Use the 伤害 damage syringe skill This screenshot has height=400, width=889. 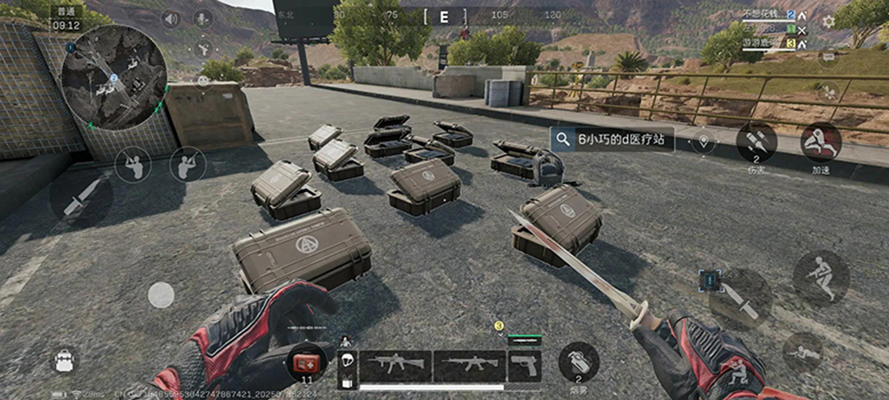(x=757, y=142)
